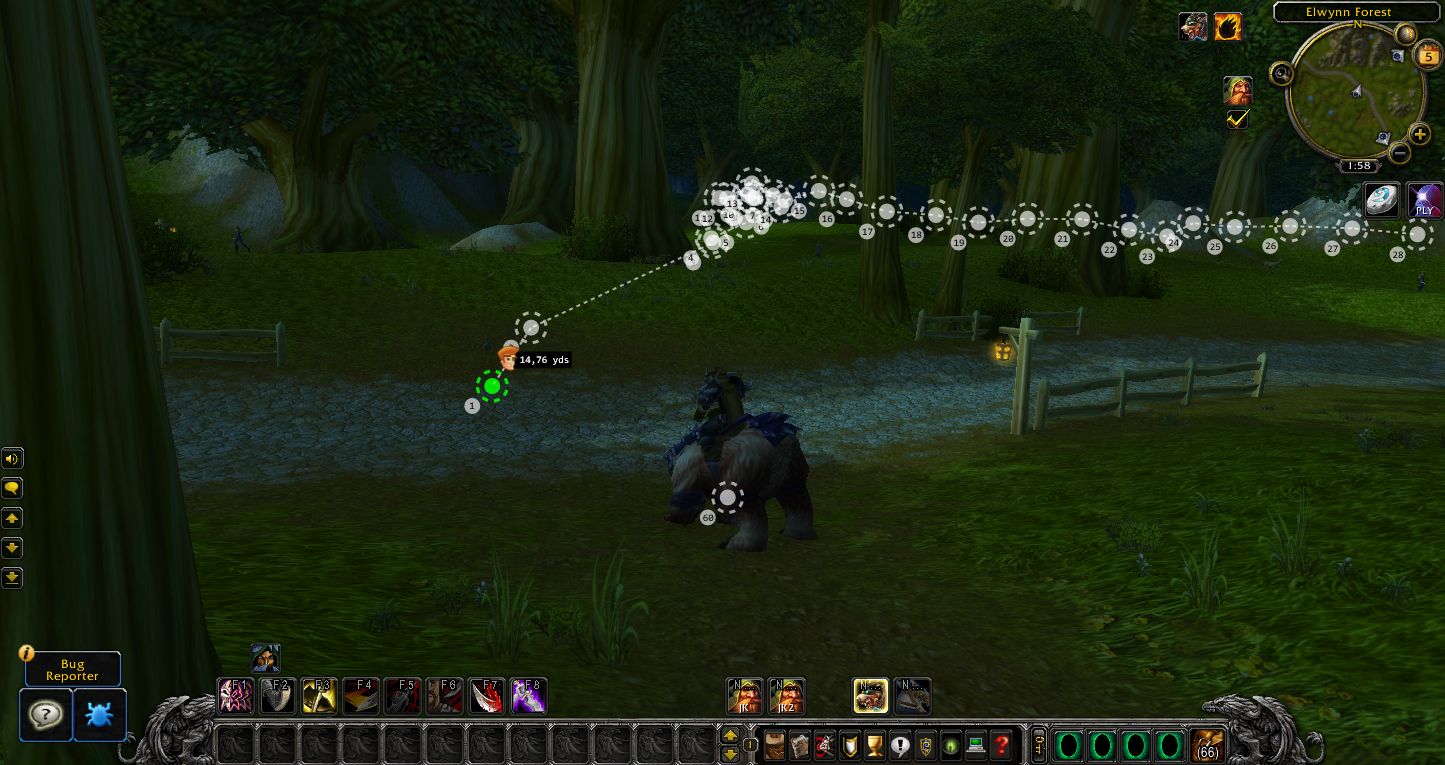
Task: Trigger the F8 purple gauntlet ability
Action: click(x=528, y=695)
